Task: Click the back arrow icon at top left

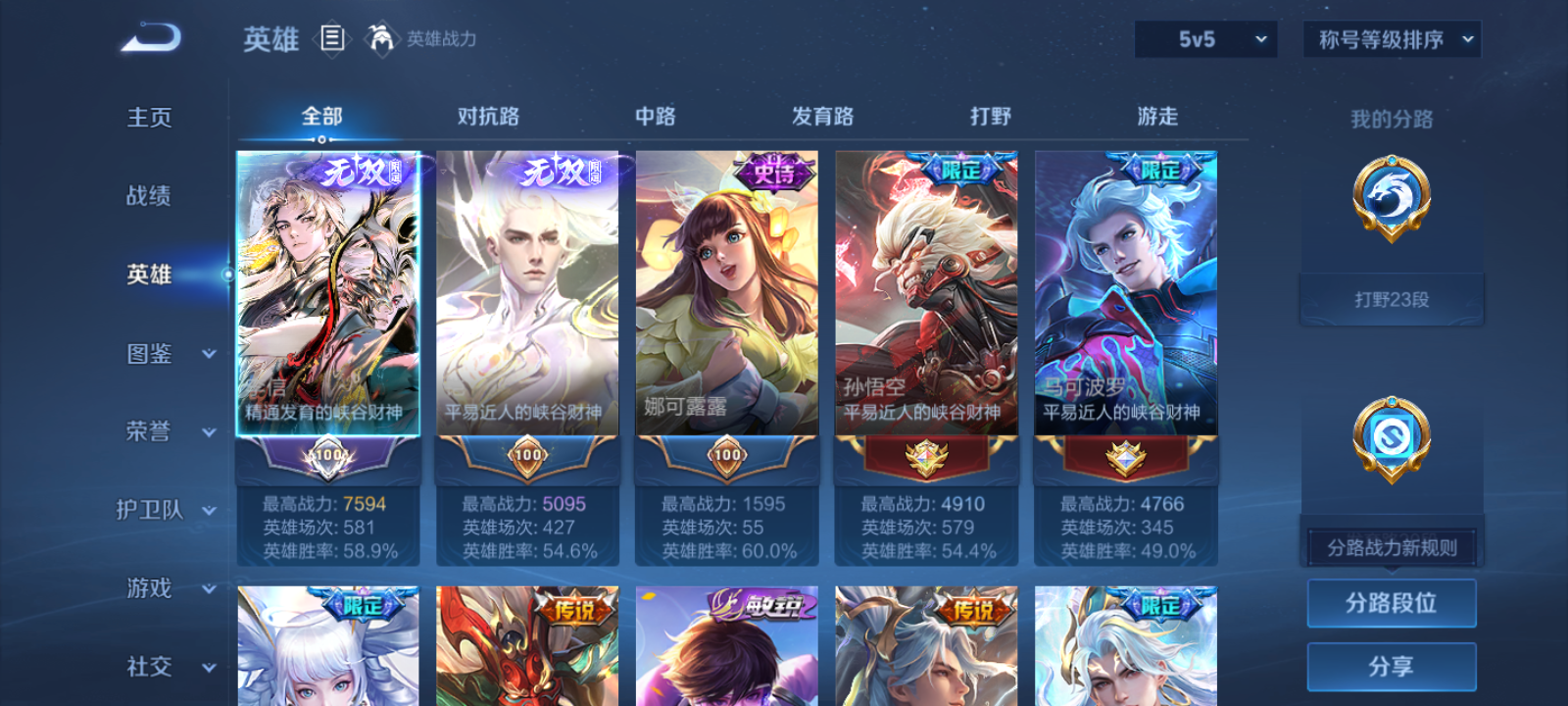Action: [153, 35]
